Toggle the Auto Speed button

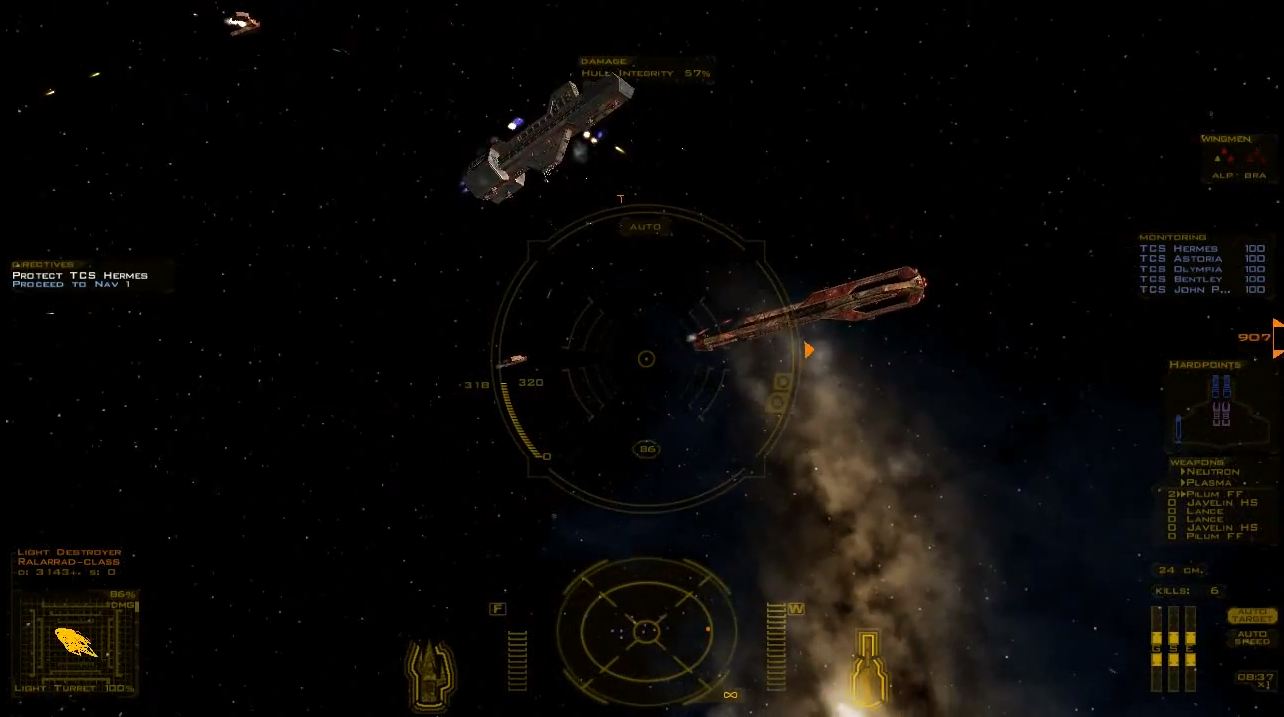point(1251,637)
